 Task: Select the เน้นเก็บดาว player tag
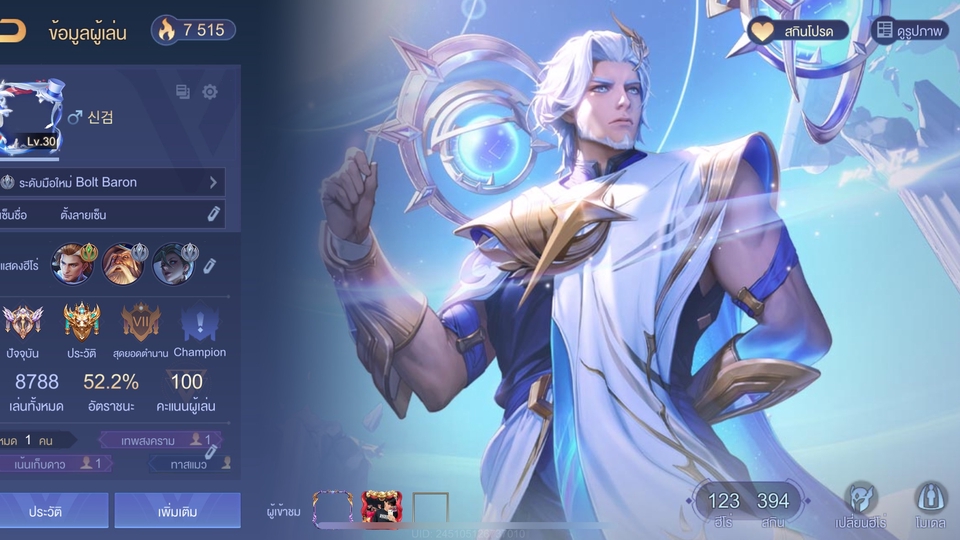pyautogui.click(x=57, y=463)
